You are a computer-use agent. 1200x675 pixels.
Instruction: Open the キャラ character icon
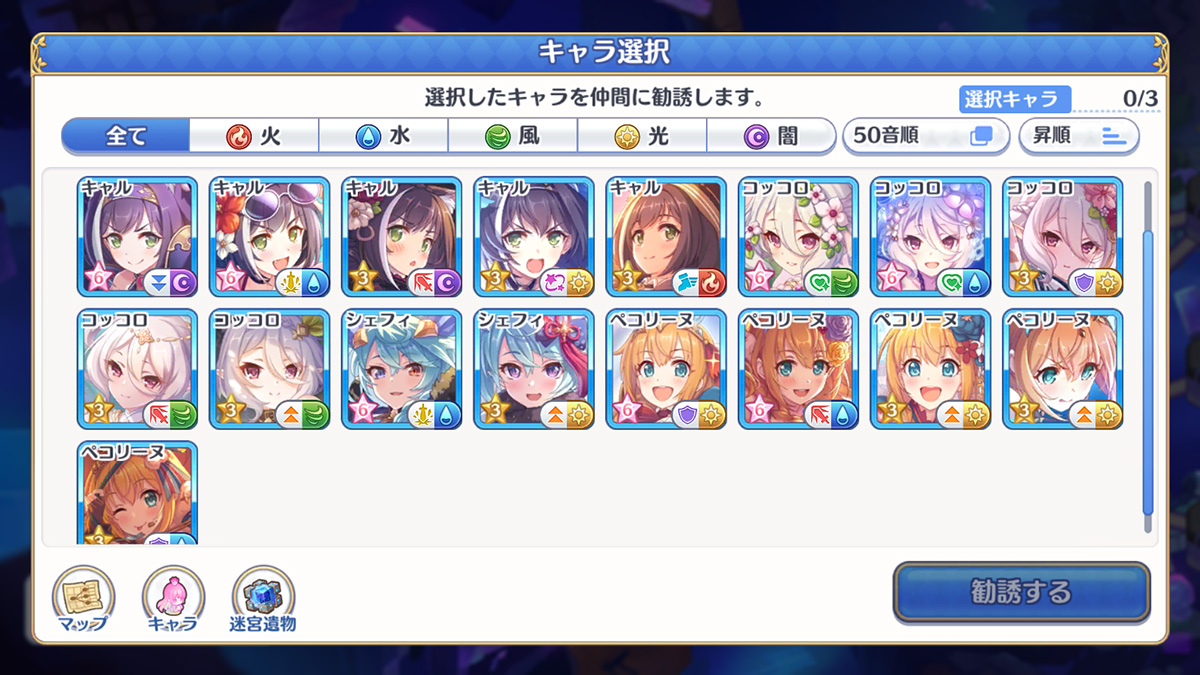pos(173,600)
